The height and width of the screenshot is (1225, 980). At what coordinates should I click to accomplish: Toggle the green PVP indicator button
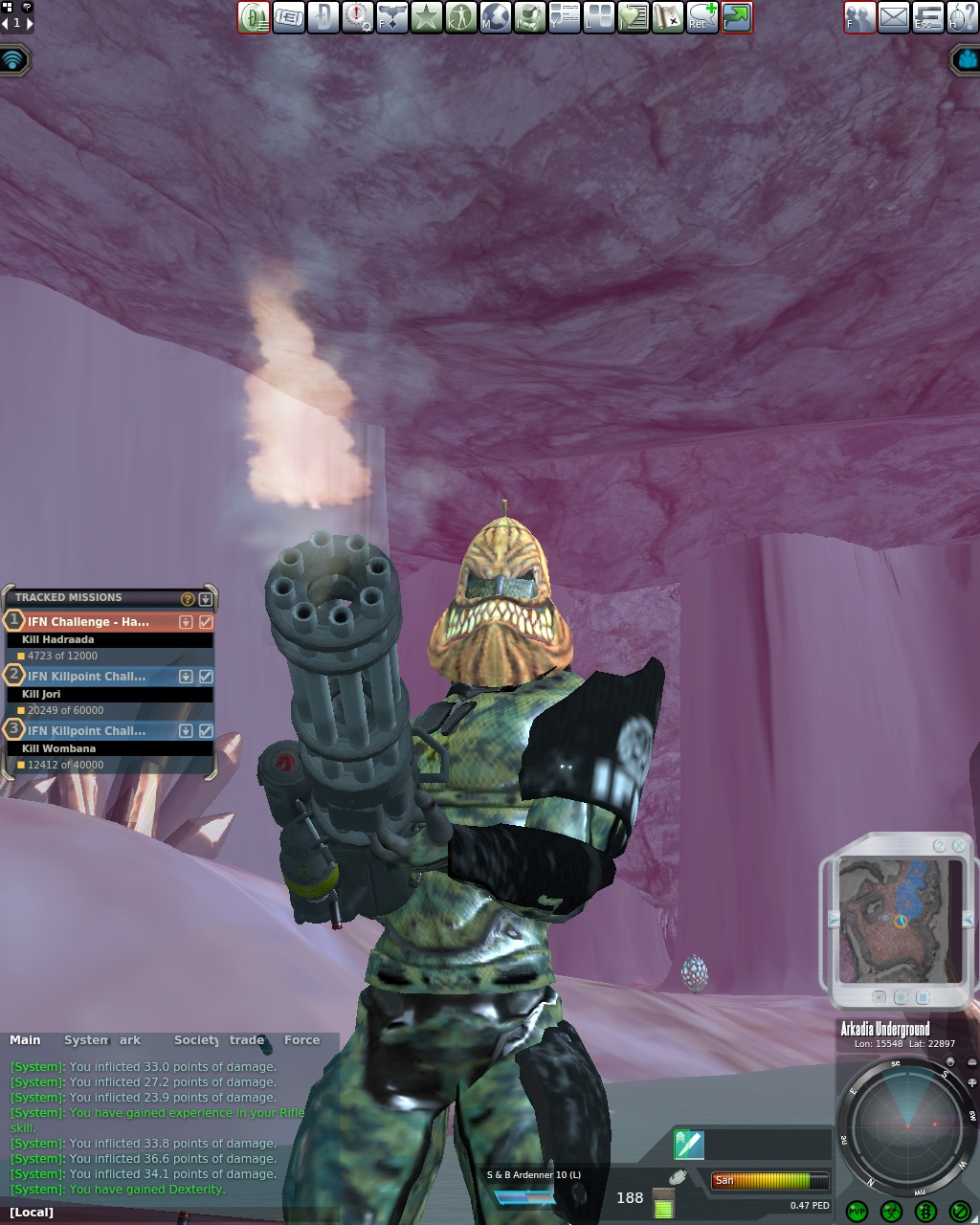click(x=857, y=1212)
